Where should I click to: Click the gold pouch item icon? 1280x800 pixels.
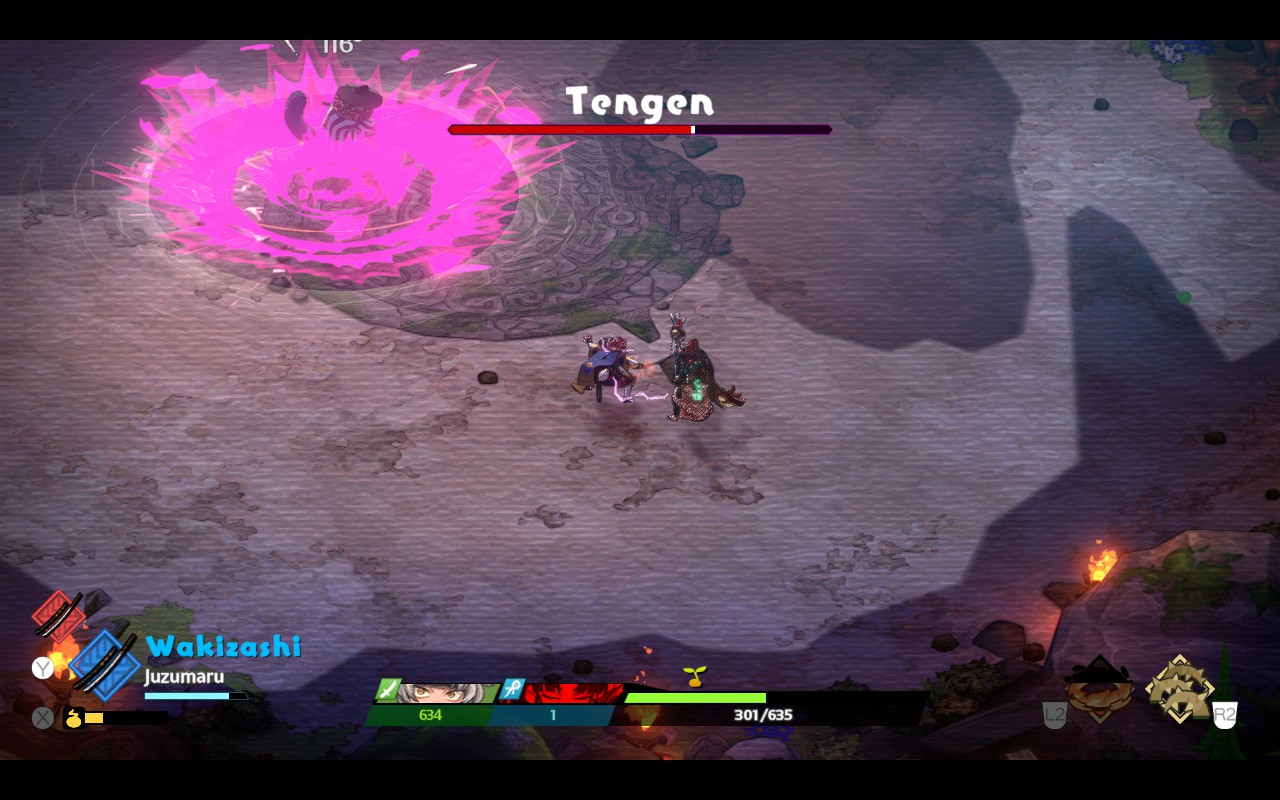[x=73, y=717]
